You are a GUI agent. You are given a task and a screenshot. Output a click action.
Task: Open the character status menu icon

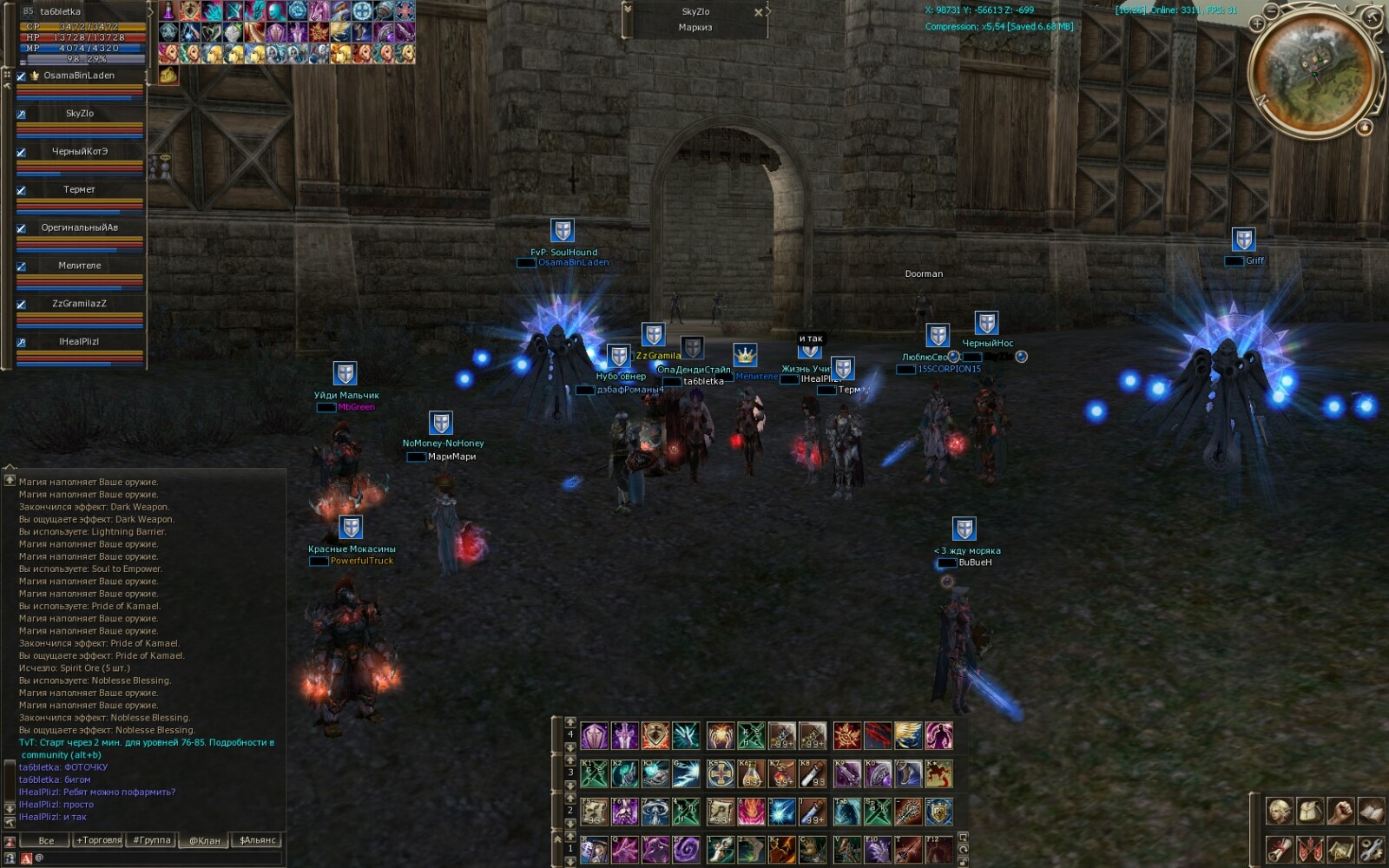[1279, 812]
